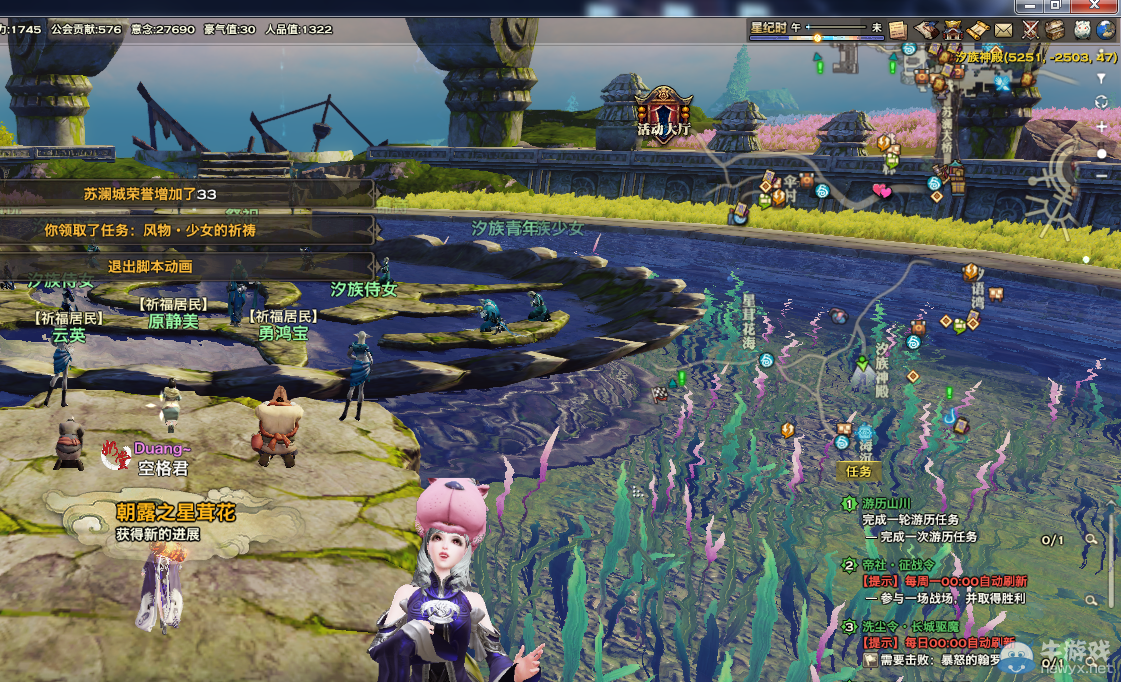Zoom out the map with minus button
The image size is (1121, 682).
tap(1101, 176)
